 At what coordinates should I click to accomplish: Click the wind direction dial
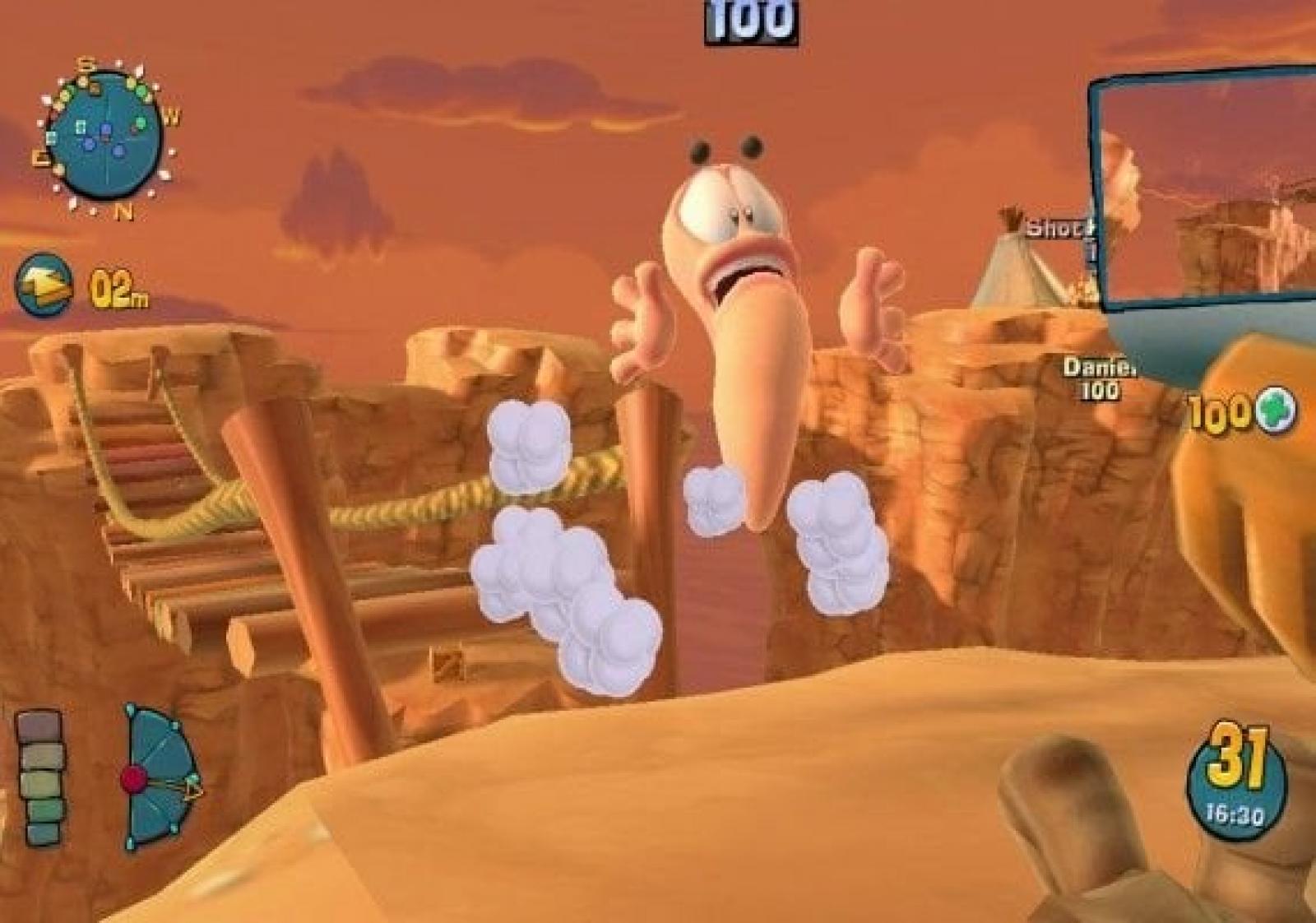(x=159, y=776)
